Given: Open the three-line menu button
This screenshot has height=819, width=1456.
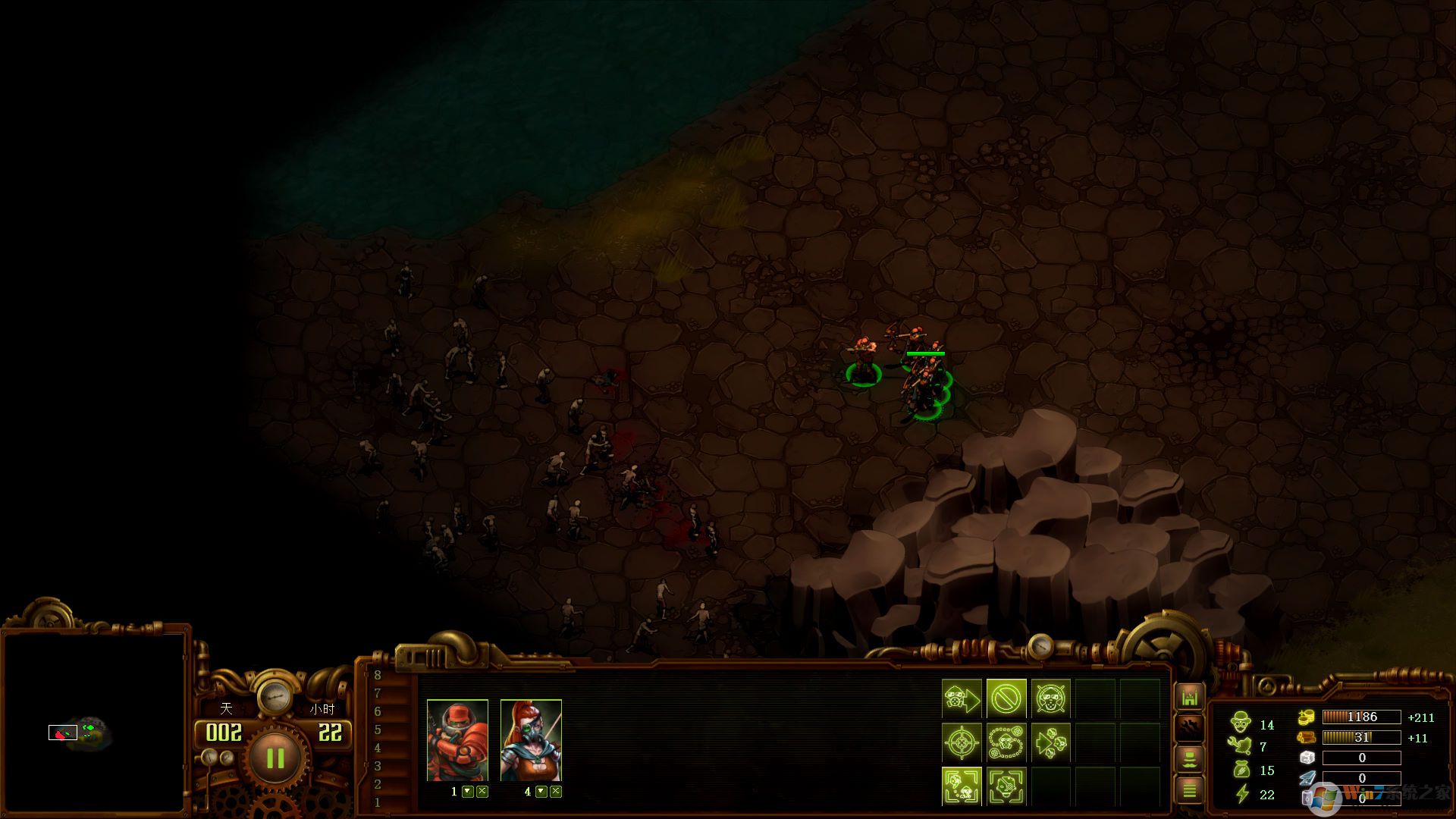Looking at the screenshot, I should 1189,790.
